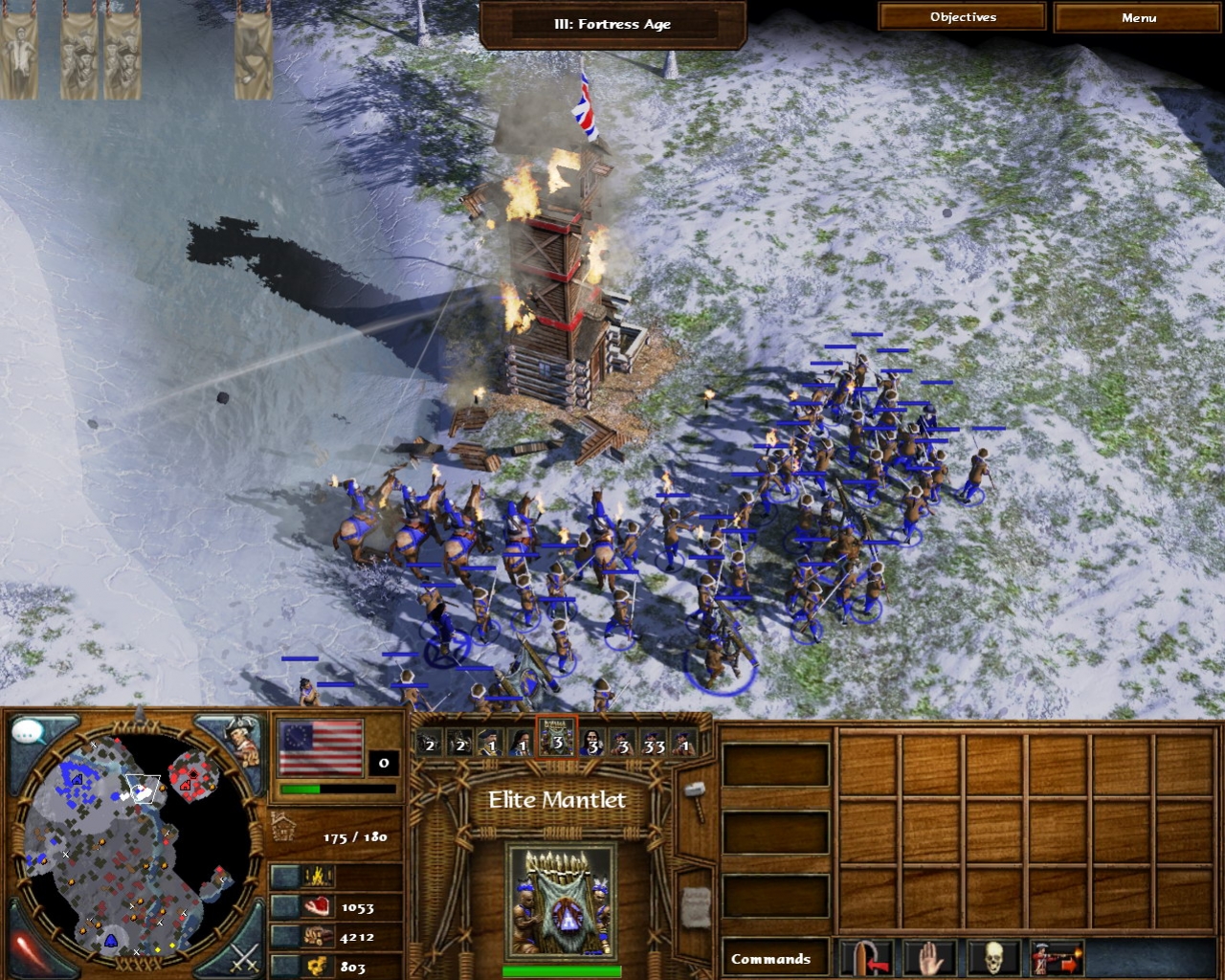Screen dimensions: 1225x980
Task: Select the highlighted Elite Mantlet group tab
Action: (x=556, y=744)
